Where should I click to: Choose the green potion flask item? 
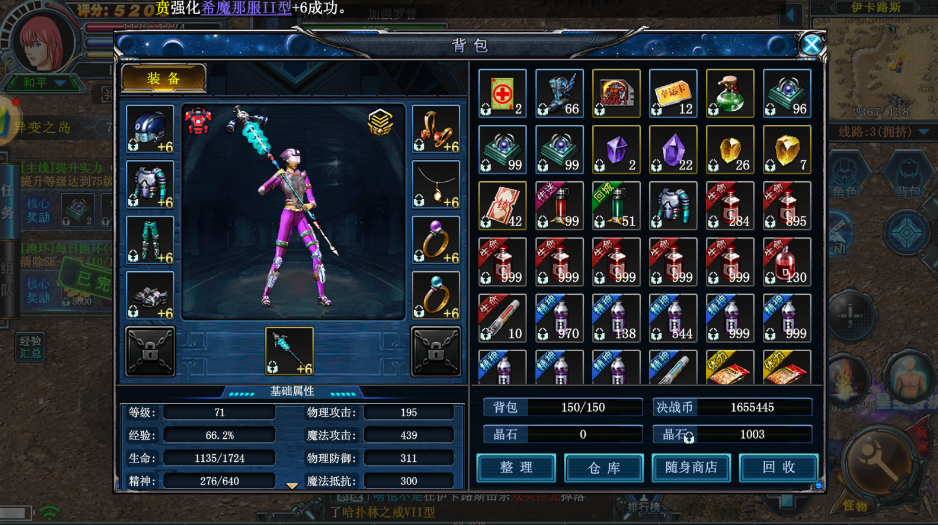click(x=730, y=94)
